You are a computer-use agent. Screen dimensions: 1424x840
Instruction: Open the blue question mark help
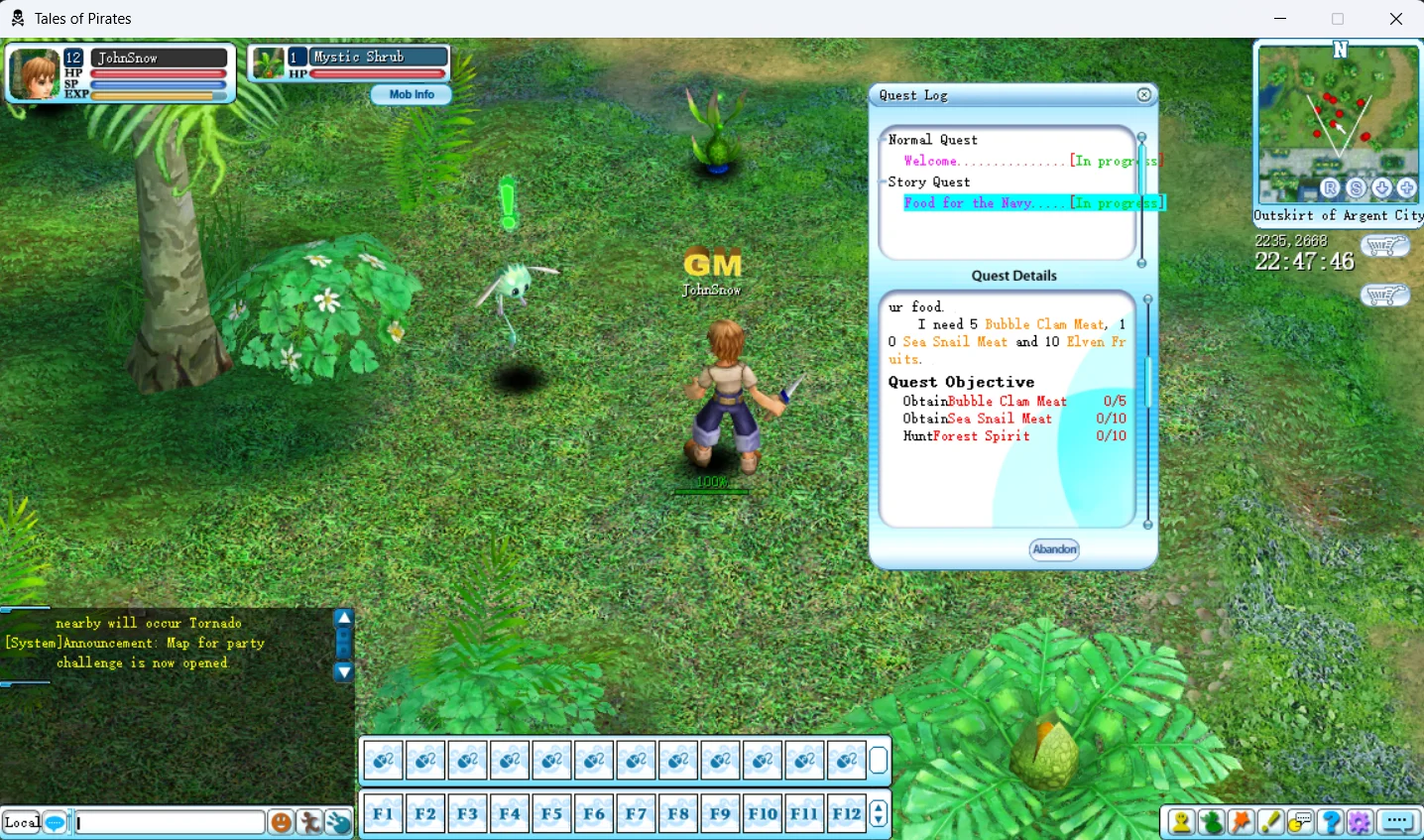click(x=1331, y=822)
